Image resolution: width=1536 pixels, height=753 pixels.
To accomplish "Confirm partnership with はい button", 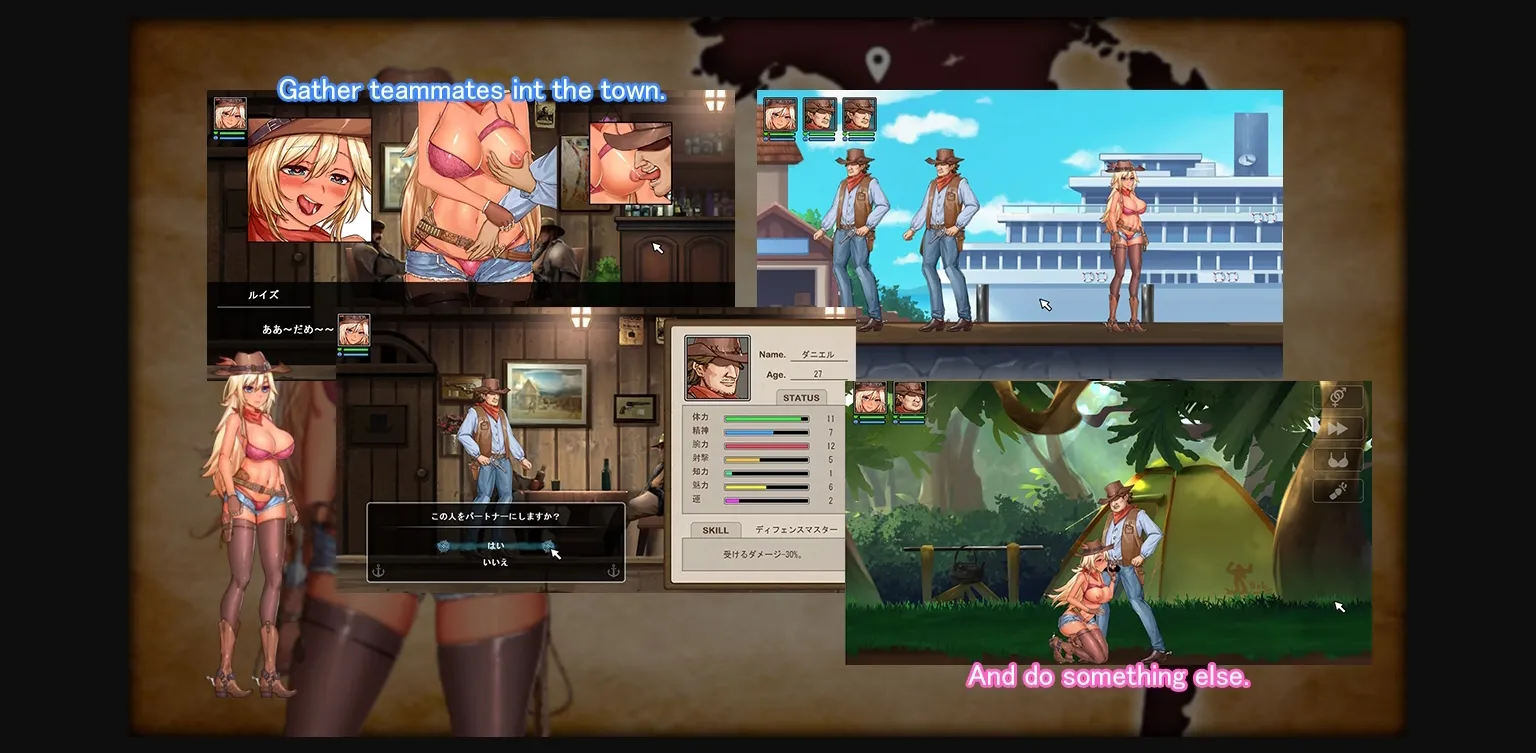I will pyautogui.click(x=495, y=546).
